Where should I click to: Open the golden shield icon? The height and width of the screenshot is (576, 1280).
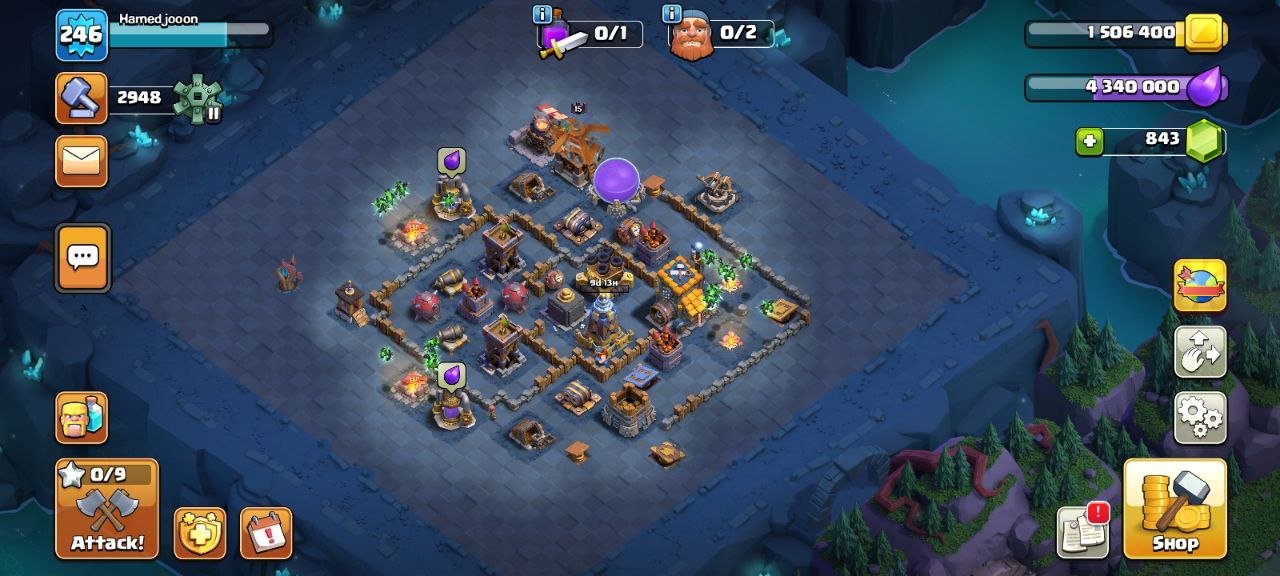point(200,533)
